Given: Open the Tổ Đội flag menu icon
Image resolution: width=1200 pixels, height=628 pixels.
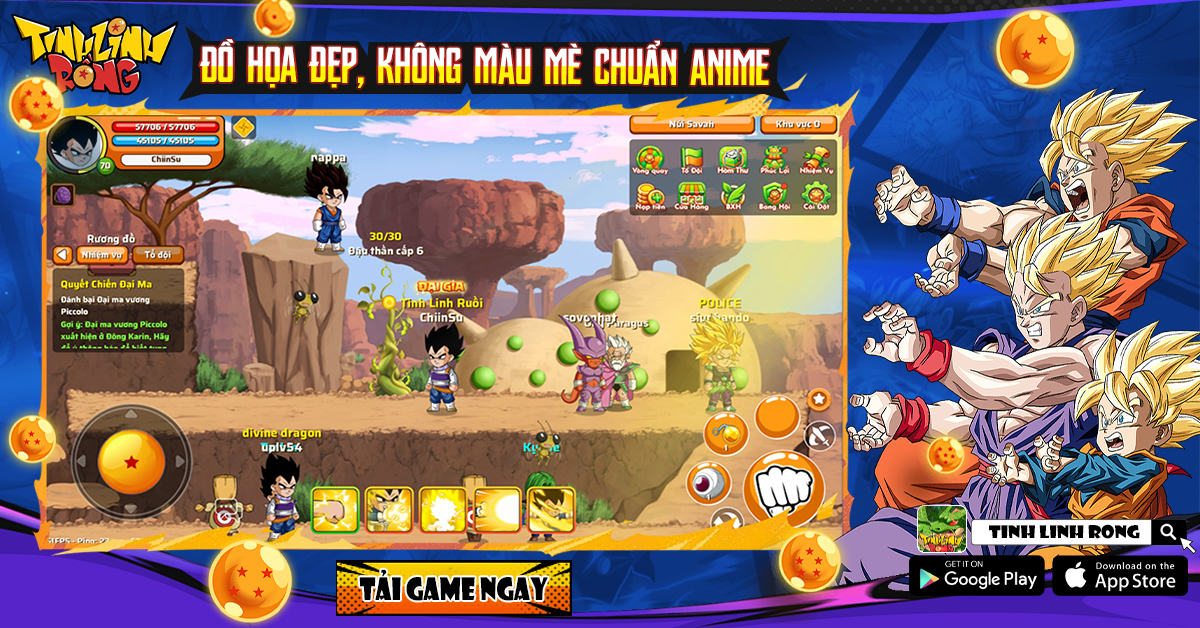Looking at the screenshot, I should pyautogui.click(x=692, y=160).
